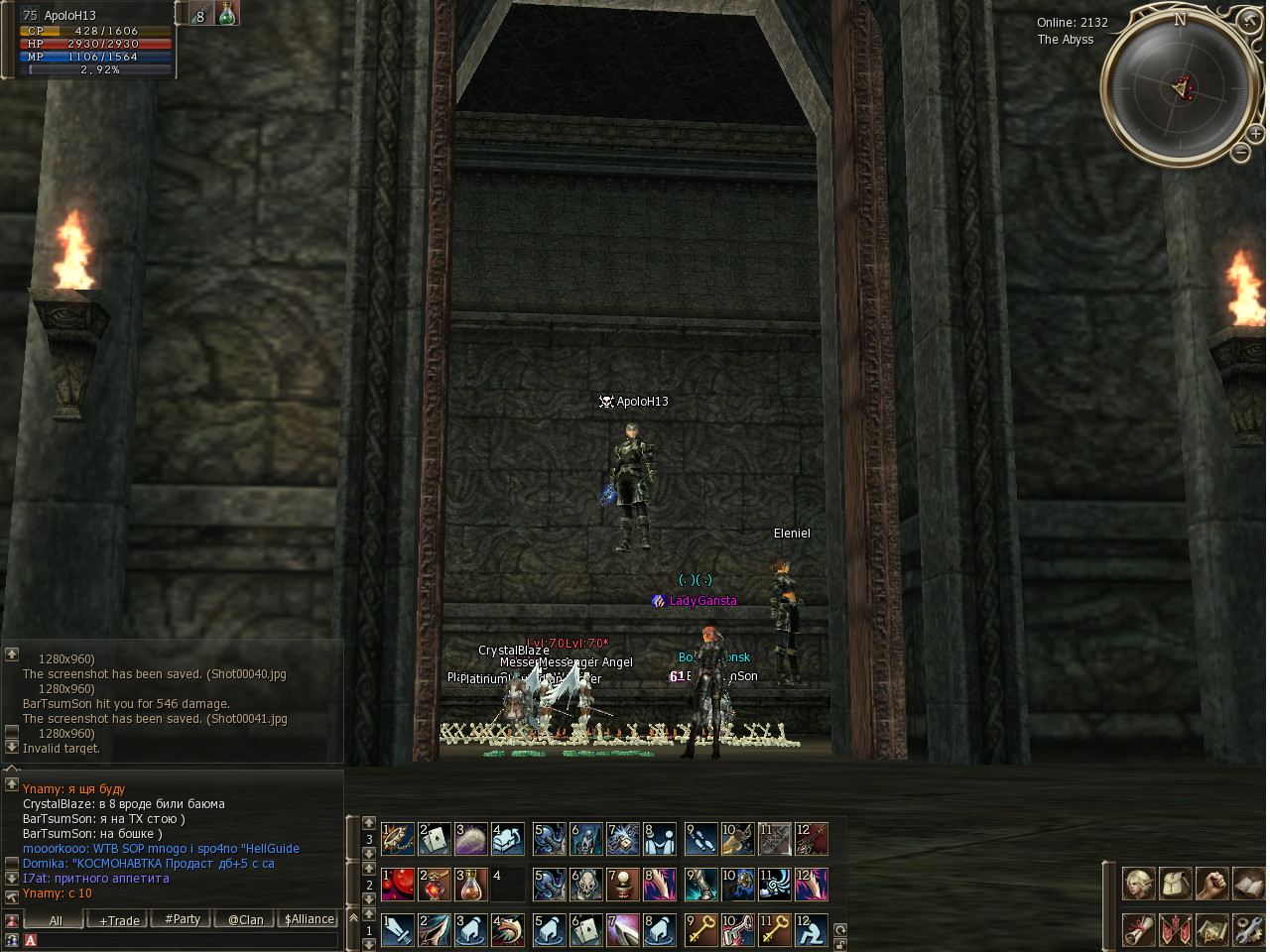Open the skills open-book icon
Image resolution: width=1270 pixels, height=952 pixels.
(1248, 883)
